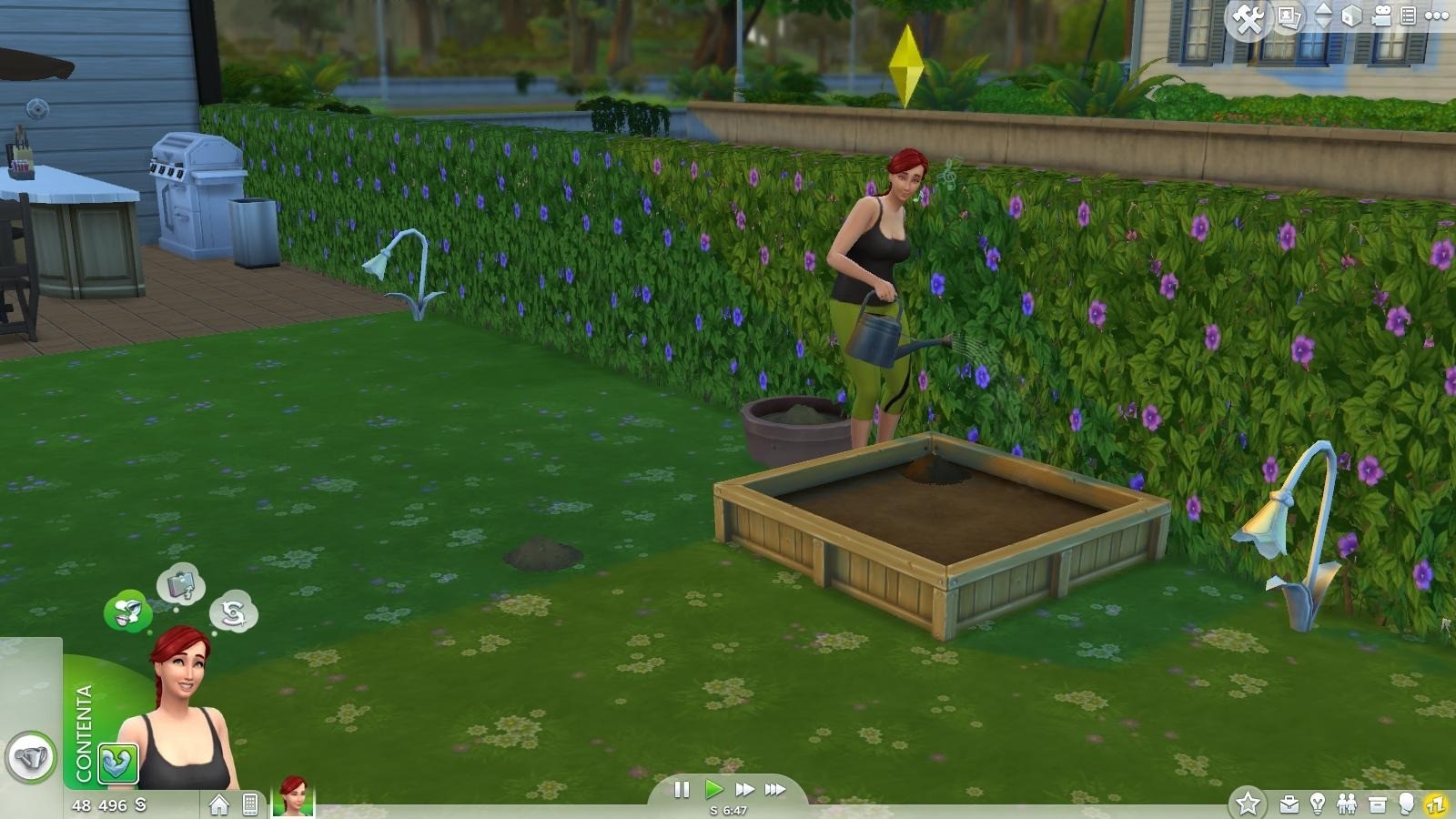This screenshot has width=1456, height=819.
Task: View achievements via the yellow plumbob icon
Action: click(x=1436, y=804)
